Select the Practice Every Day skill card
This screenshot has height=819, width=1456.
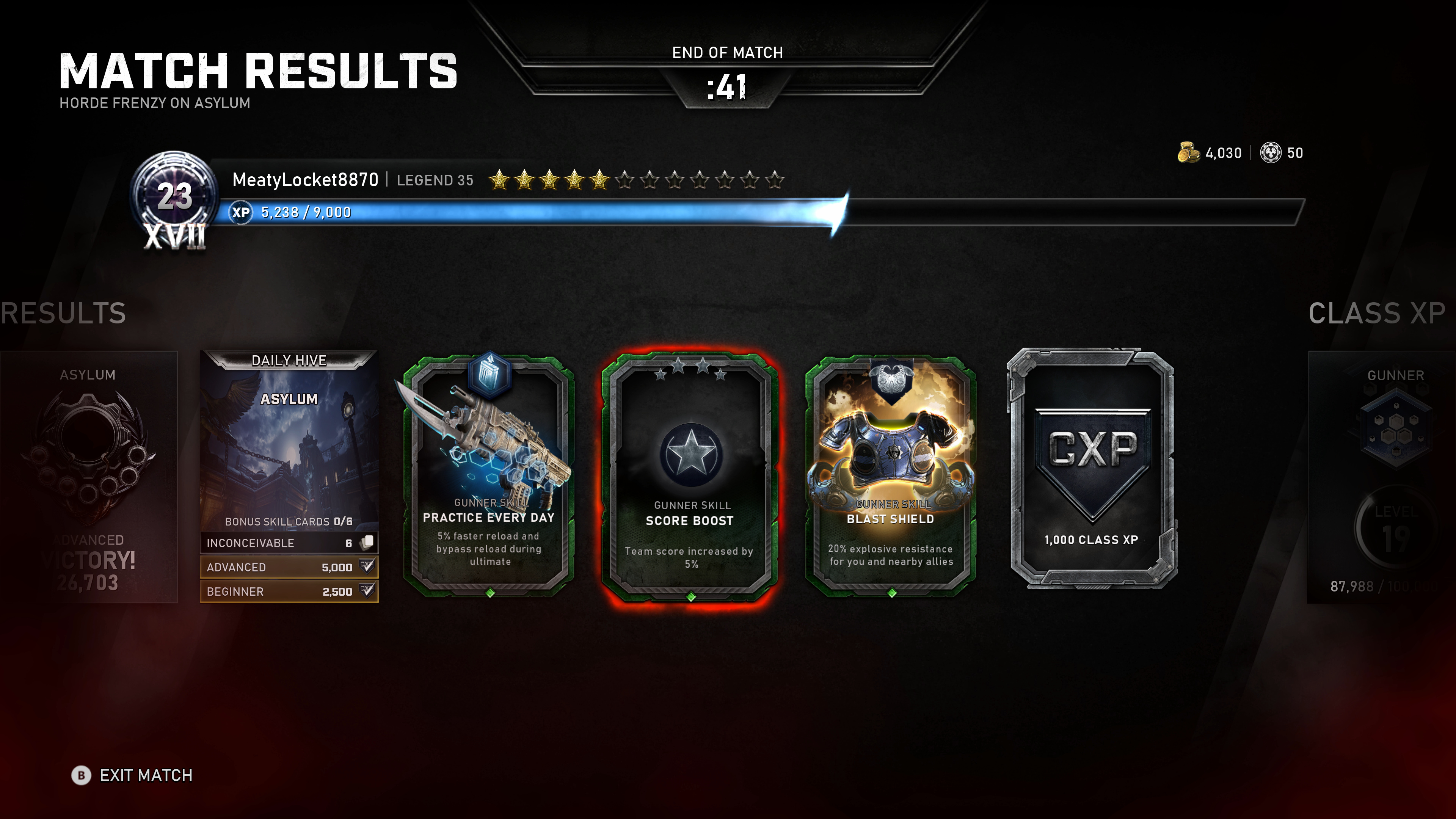point(490,475)
